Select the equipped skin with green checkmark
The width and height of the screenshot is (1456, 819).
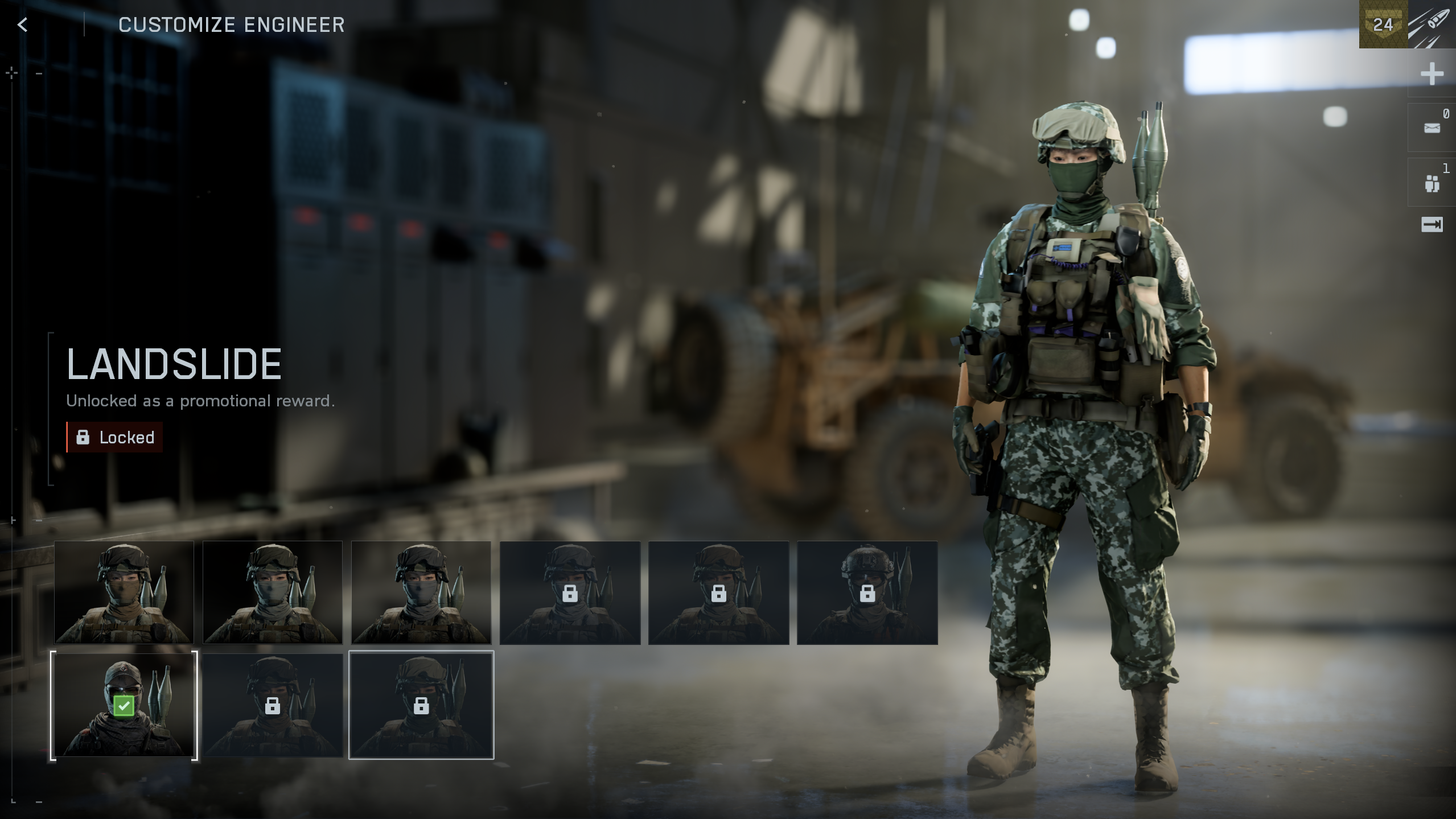pos(124,705)
